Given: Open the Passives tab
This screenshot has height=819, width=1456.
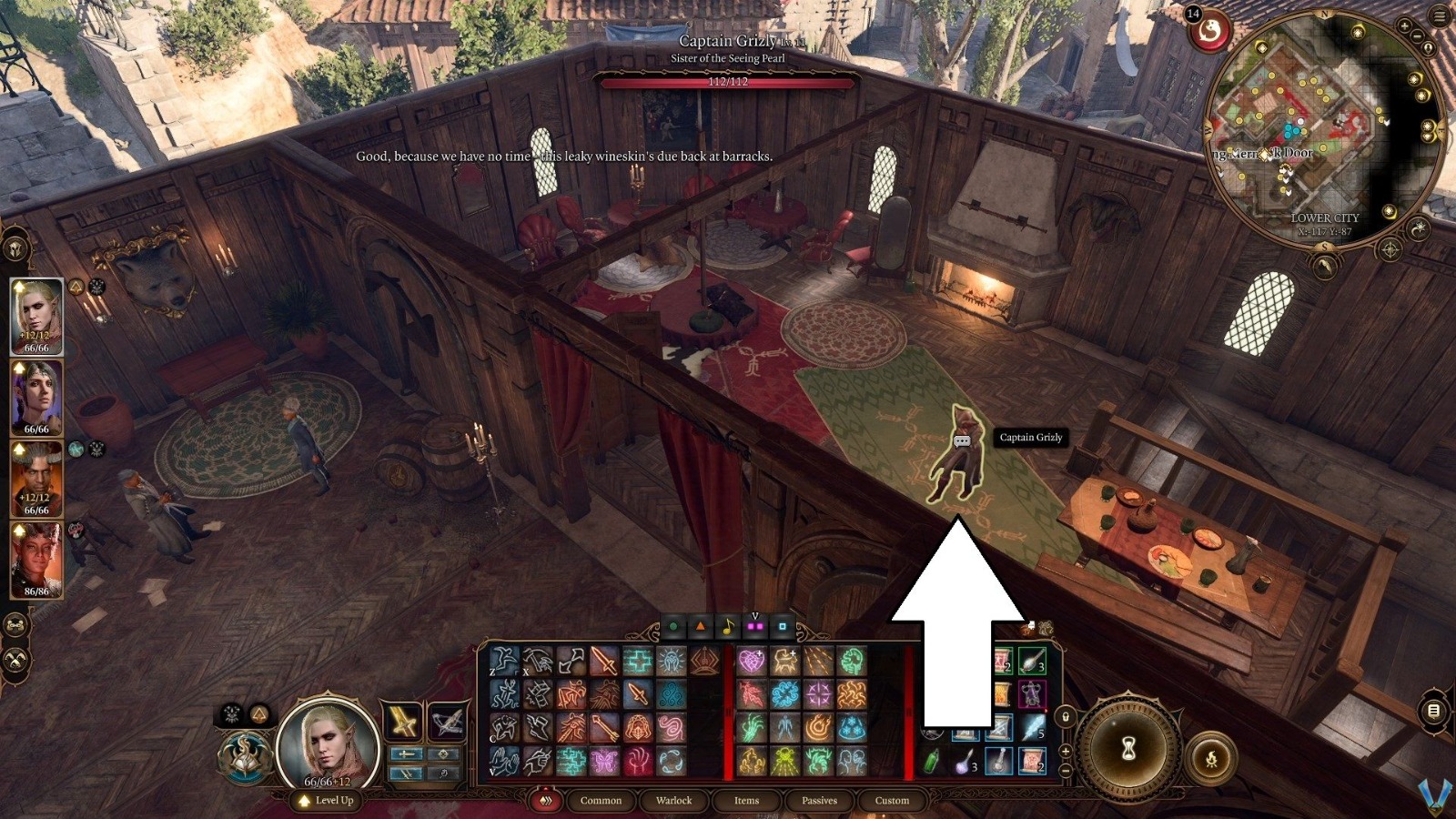Looking at the screenshot, I should (819, 801).
